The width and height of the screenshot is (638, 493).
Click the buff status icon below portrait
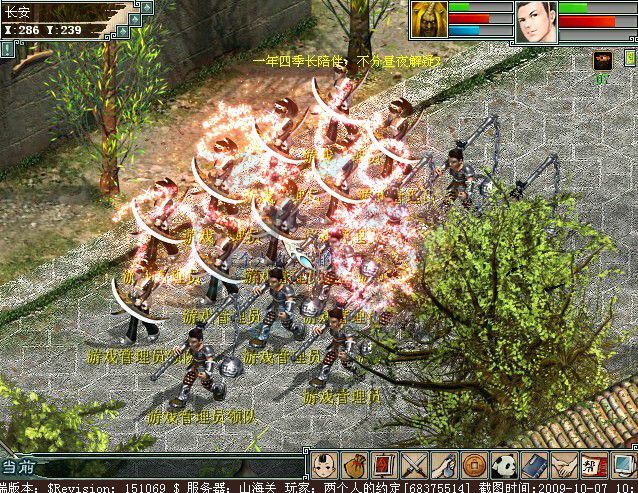coord(602,60)
